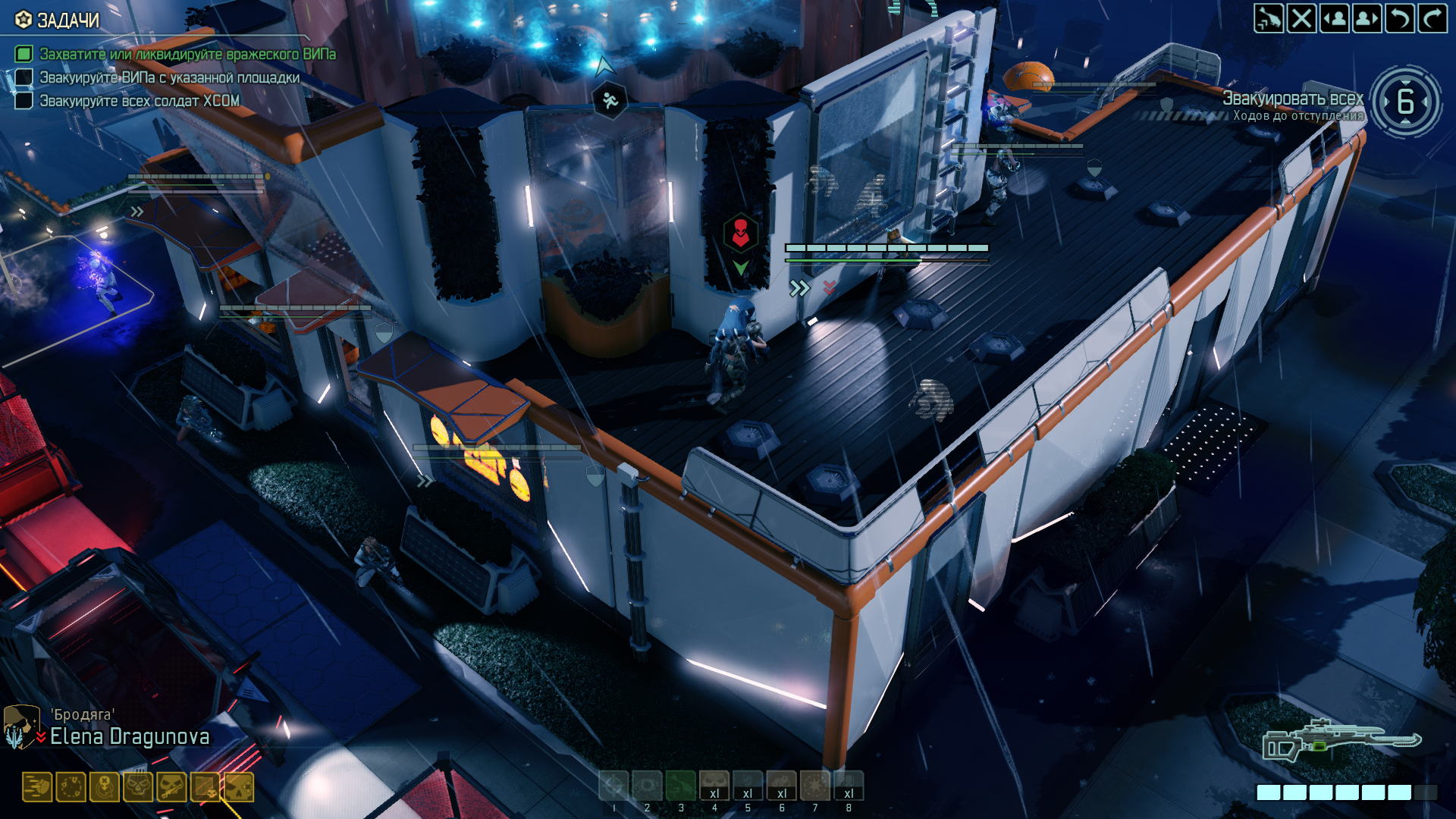Click the skull with rifle perk icon
Viewport: 1456px width, 819px height.
(x=171, y=787)
